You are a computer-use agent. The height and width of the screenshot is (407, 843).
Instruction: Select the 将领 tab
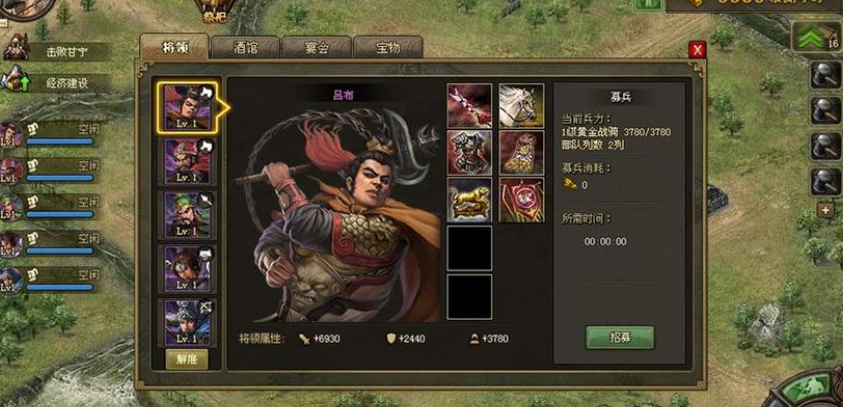(174, 46)
